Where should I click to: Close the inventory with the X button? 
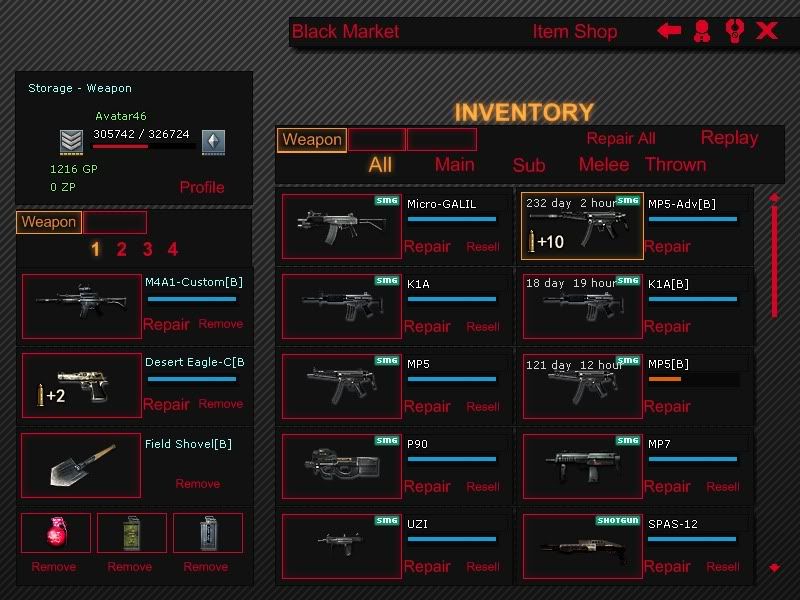pos(767,31)
